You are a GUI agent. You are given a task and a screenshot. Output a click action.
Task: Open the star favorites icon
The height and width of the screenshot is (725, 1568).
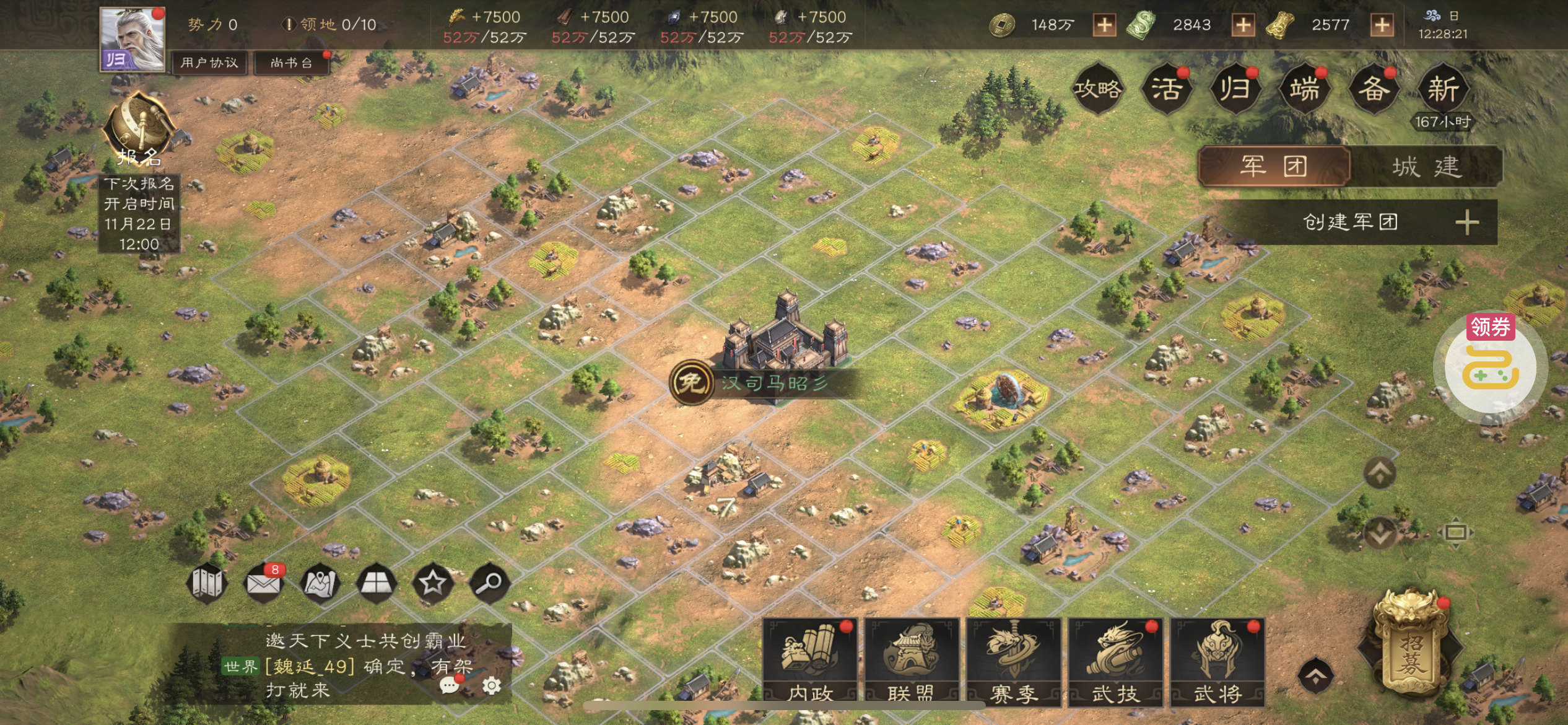[x=432, y=583]
